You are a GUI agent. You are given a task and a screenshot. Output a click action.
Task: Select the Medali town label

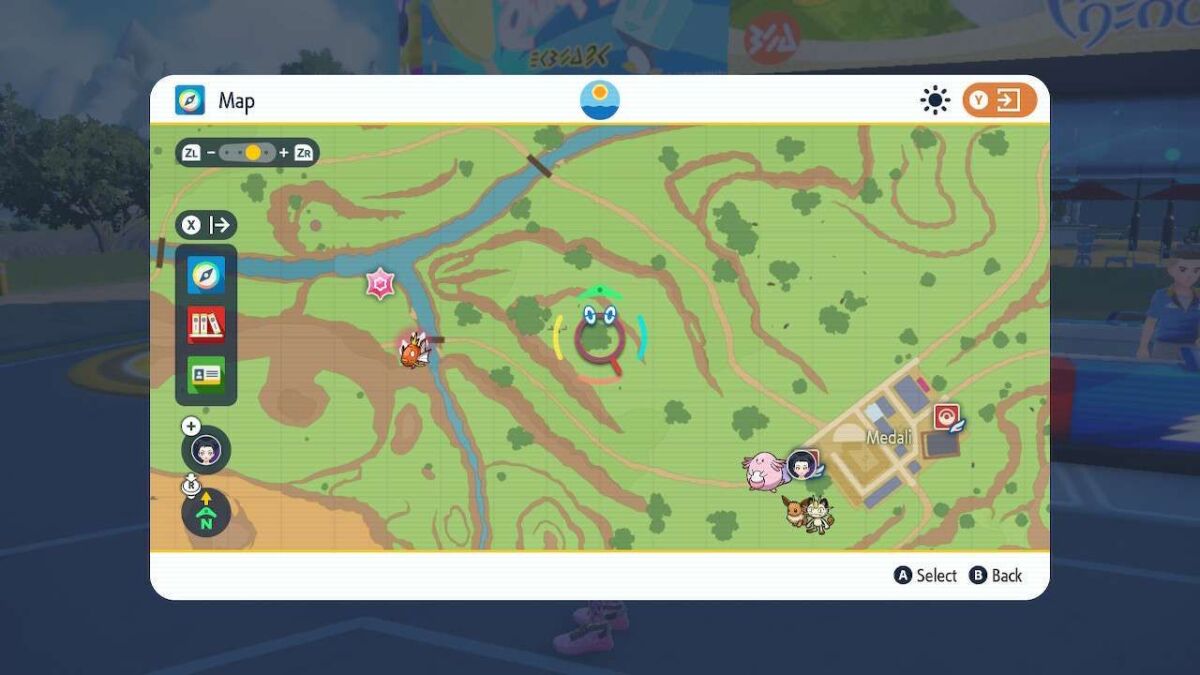click(x=889, y=438)
